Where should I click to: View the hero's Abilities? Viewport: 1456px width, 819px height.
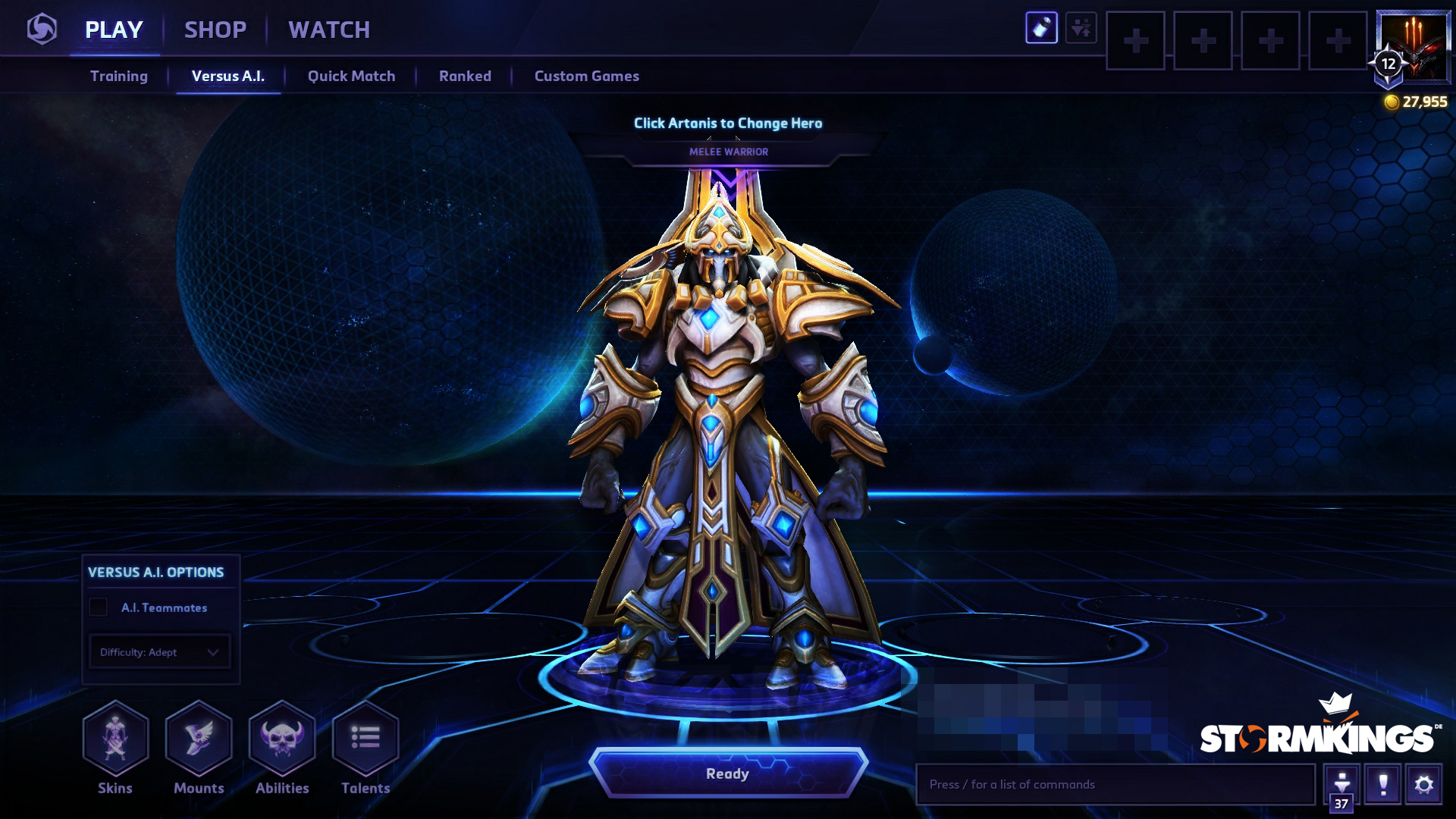282,739
